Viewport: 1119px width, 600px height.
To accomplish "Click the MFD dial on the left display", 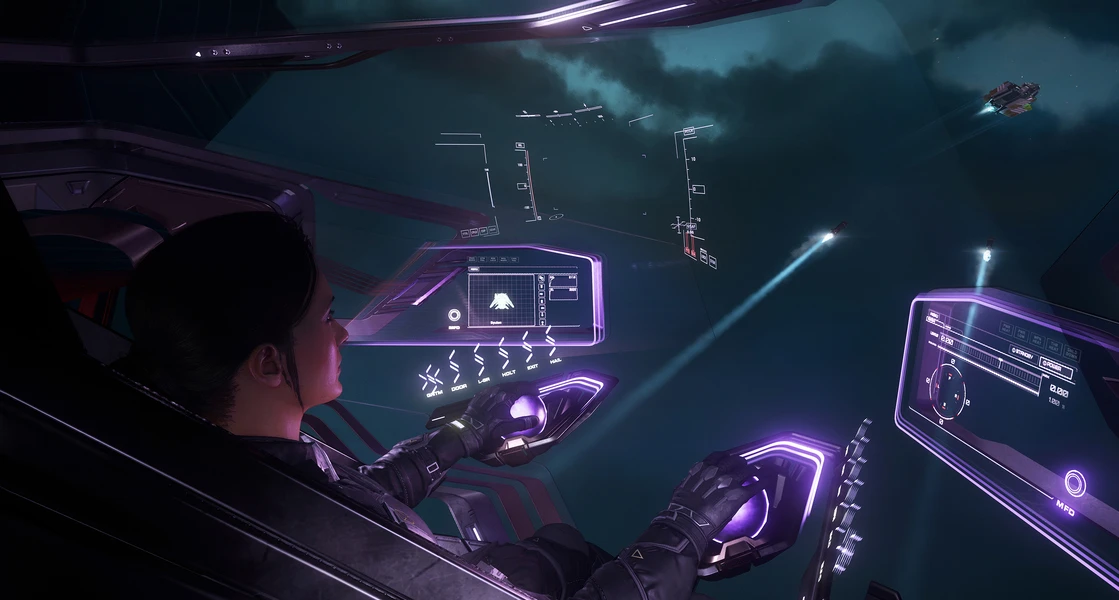I will [455, 316].
